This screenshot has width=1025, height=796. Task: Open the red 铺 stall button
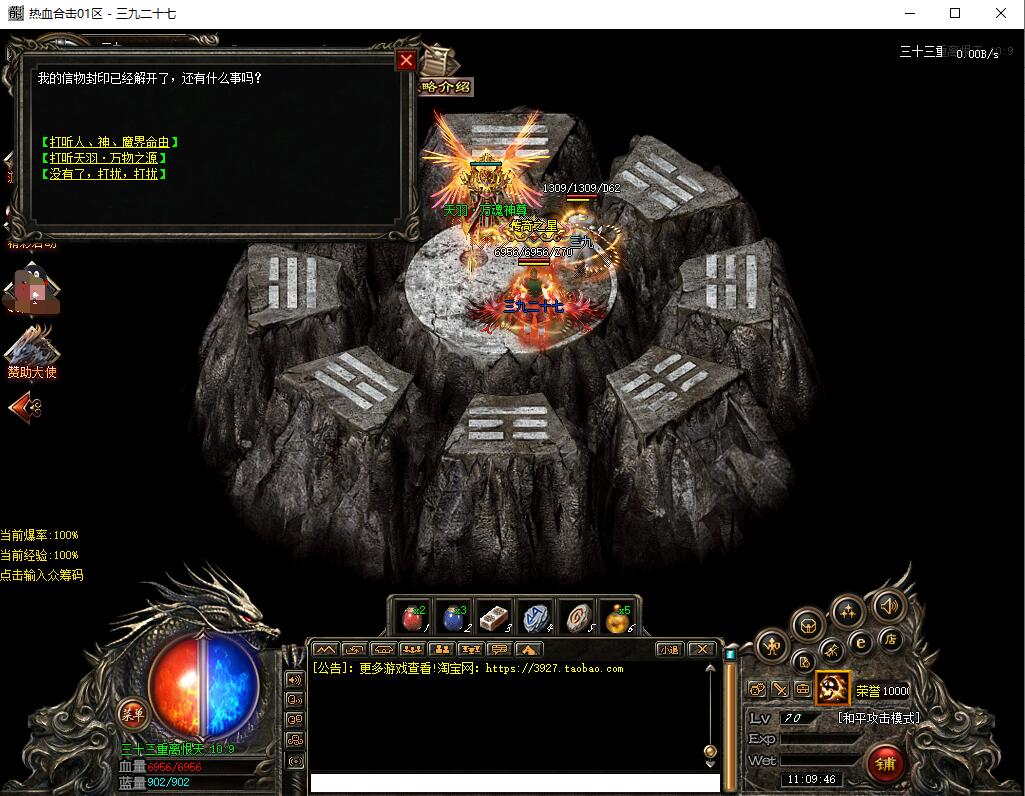point(885,764)
